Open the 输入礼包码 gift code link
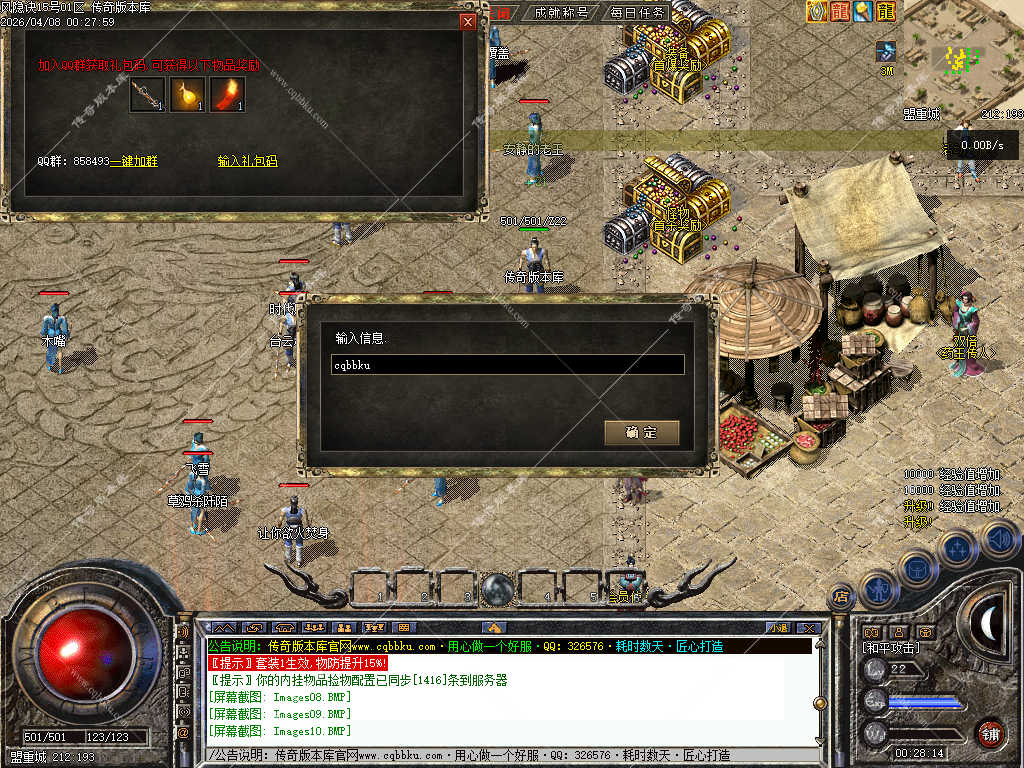 (x=247, y=161)
